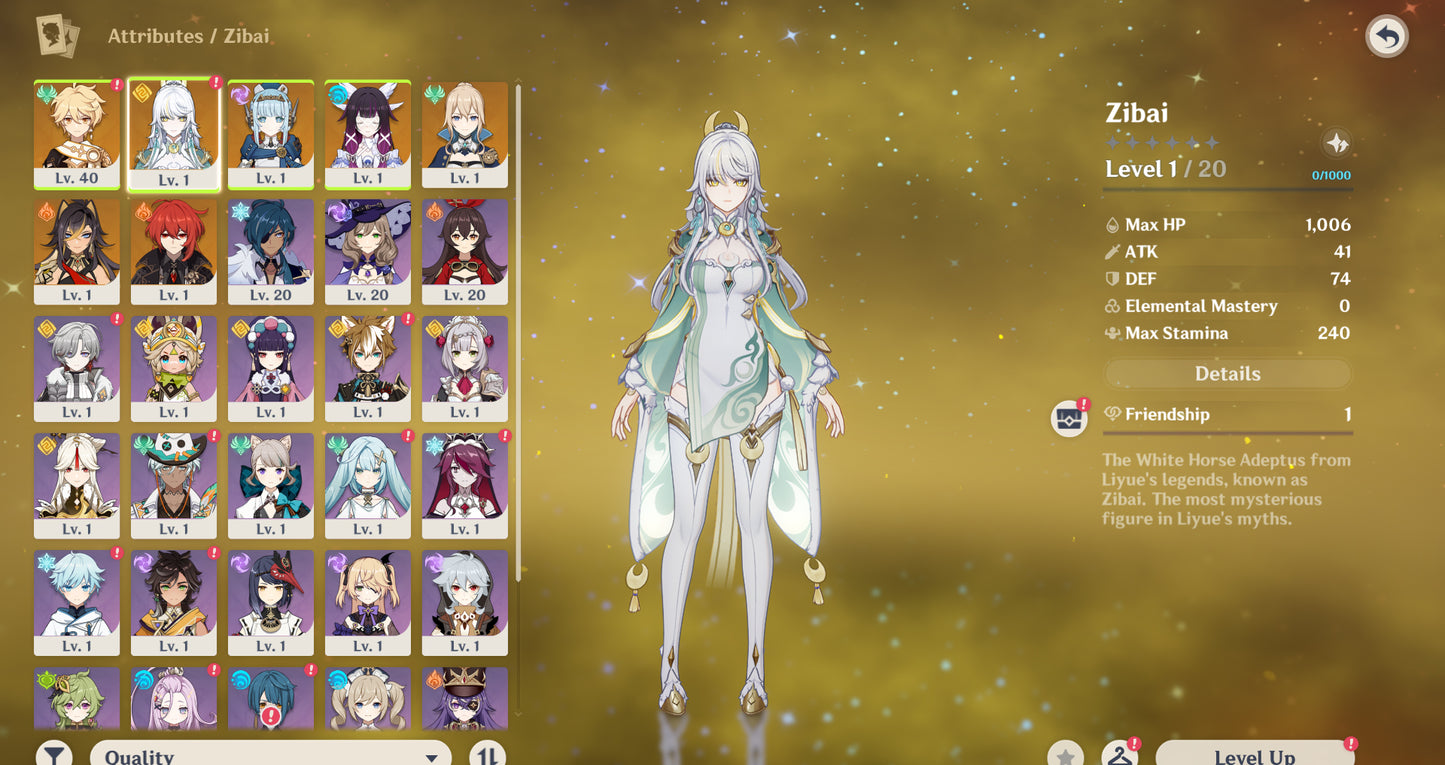Open the Details panel for Zibai

point(1227,374)
